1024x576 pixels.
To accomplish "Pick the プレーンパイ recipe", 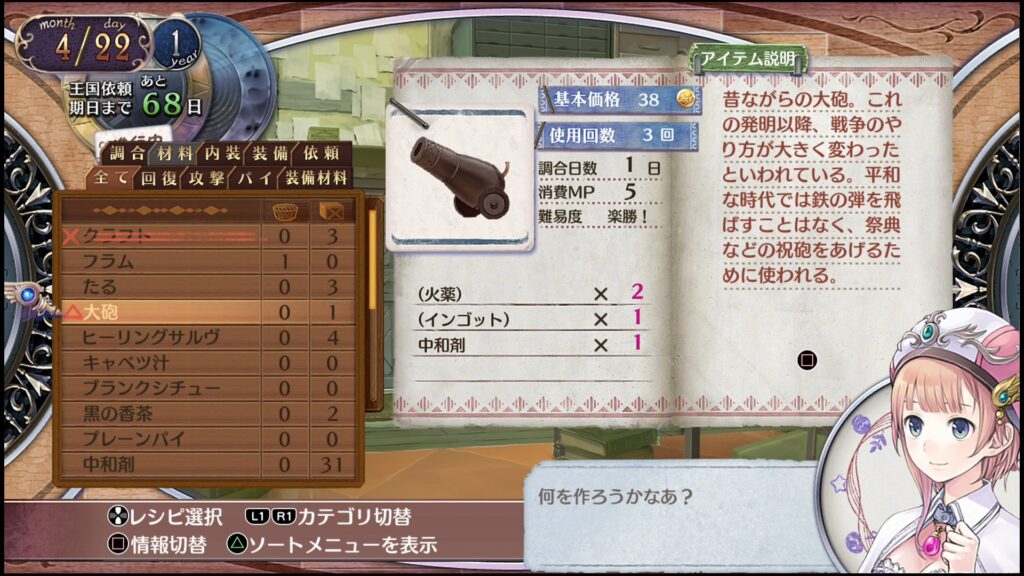I will click(160, 438).
